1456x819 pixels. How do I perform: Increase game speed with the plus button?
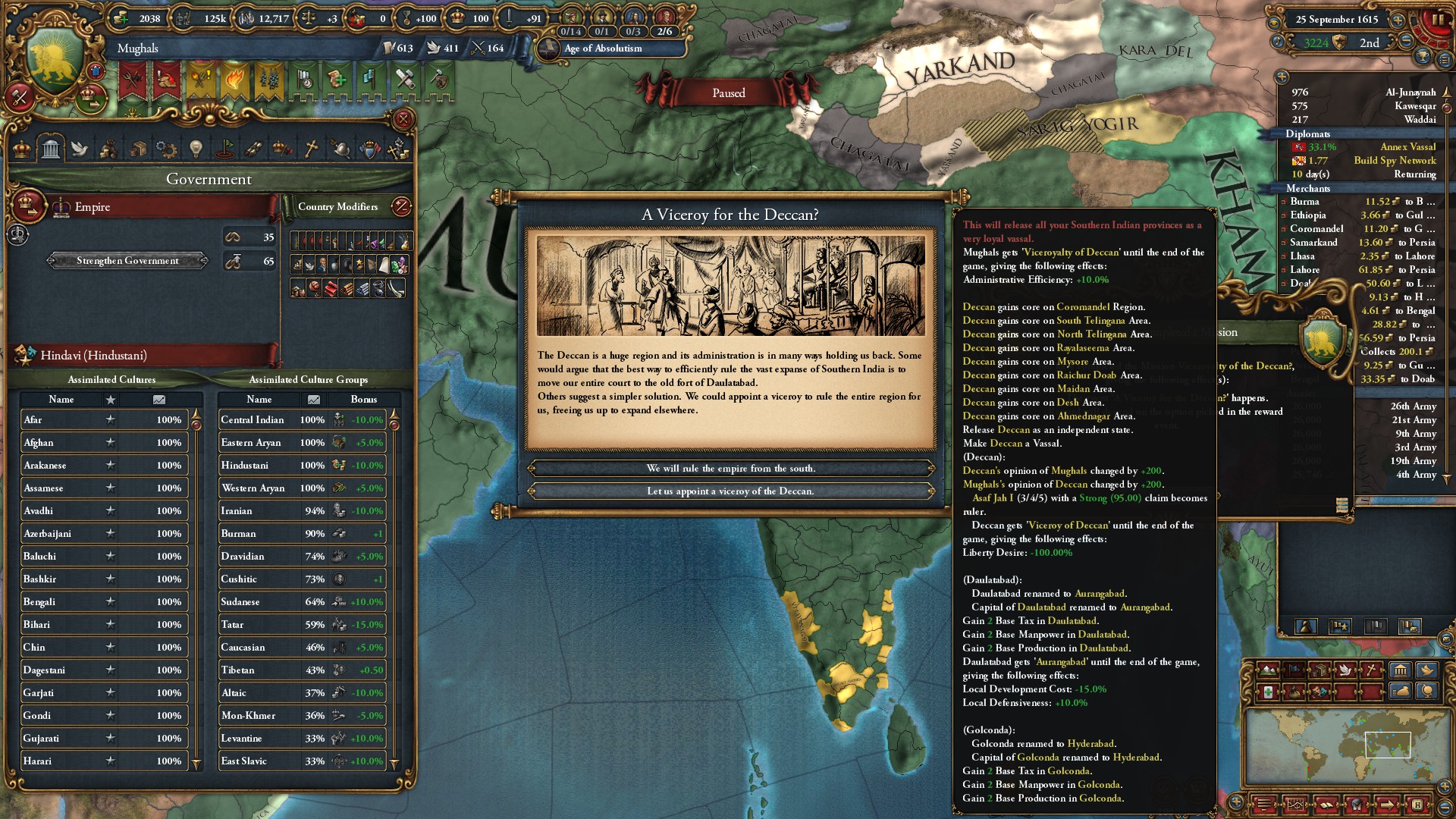point(1398,20)
